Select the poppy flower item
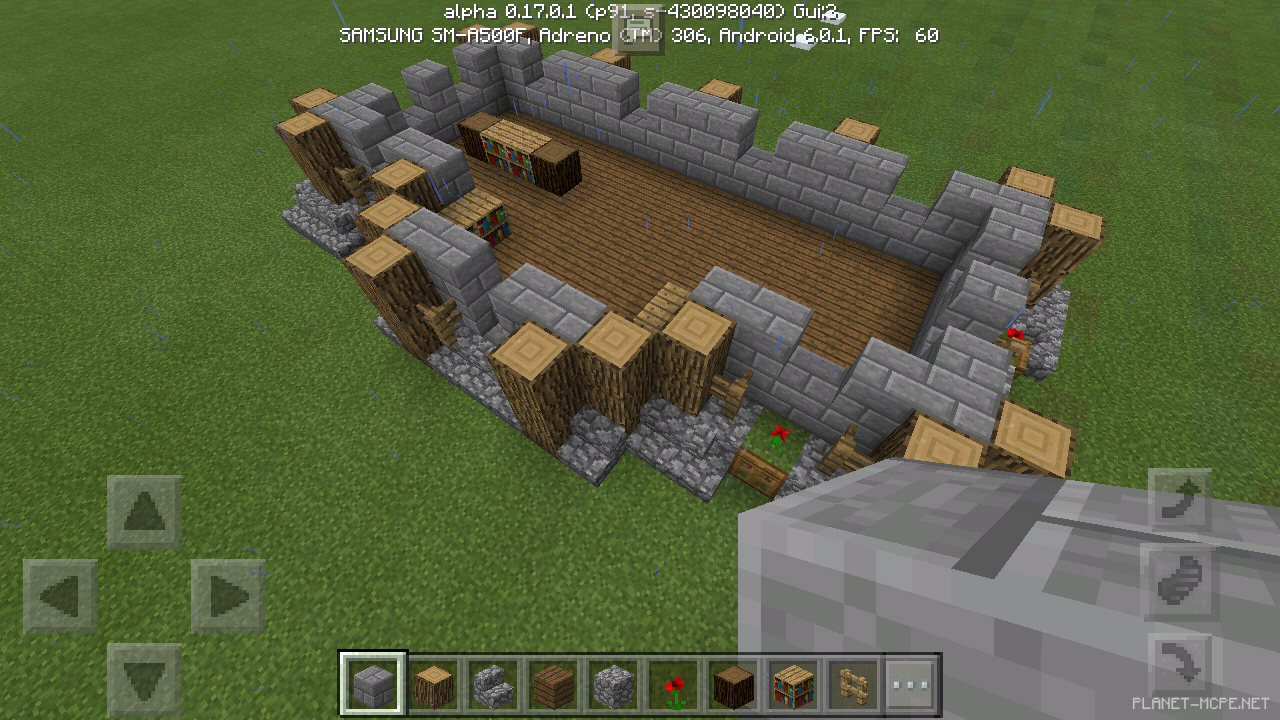1280x720 pixels. 672,682
